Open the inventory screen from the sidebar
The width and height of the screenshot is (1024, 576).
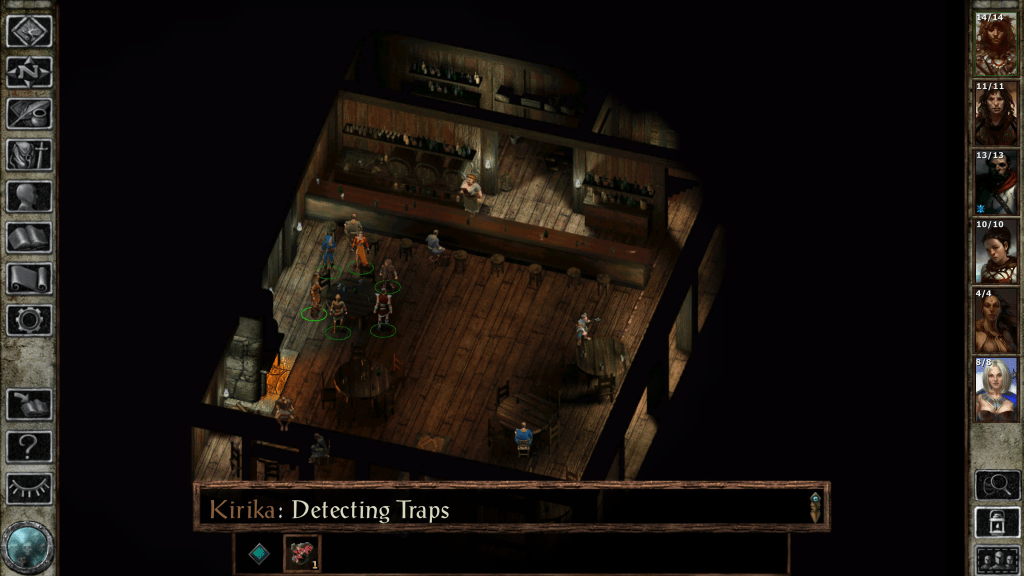click(x=29, y=155)
